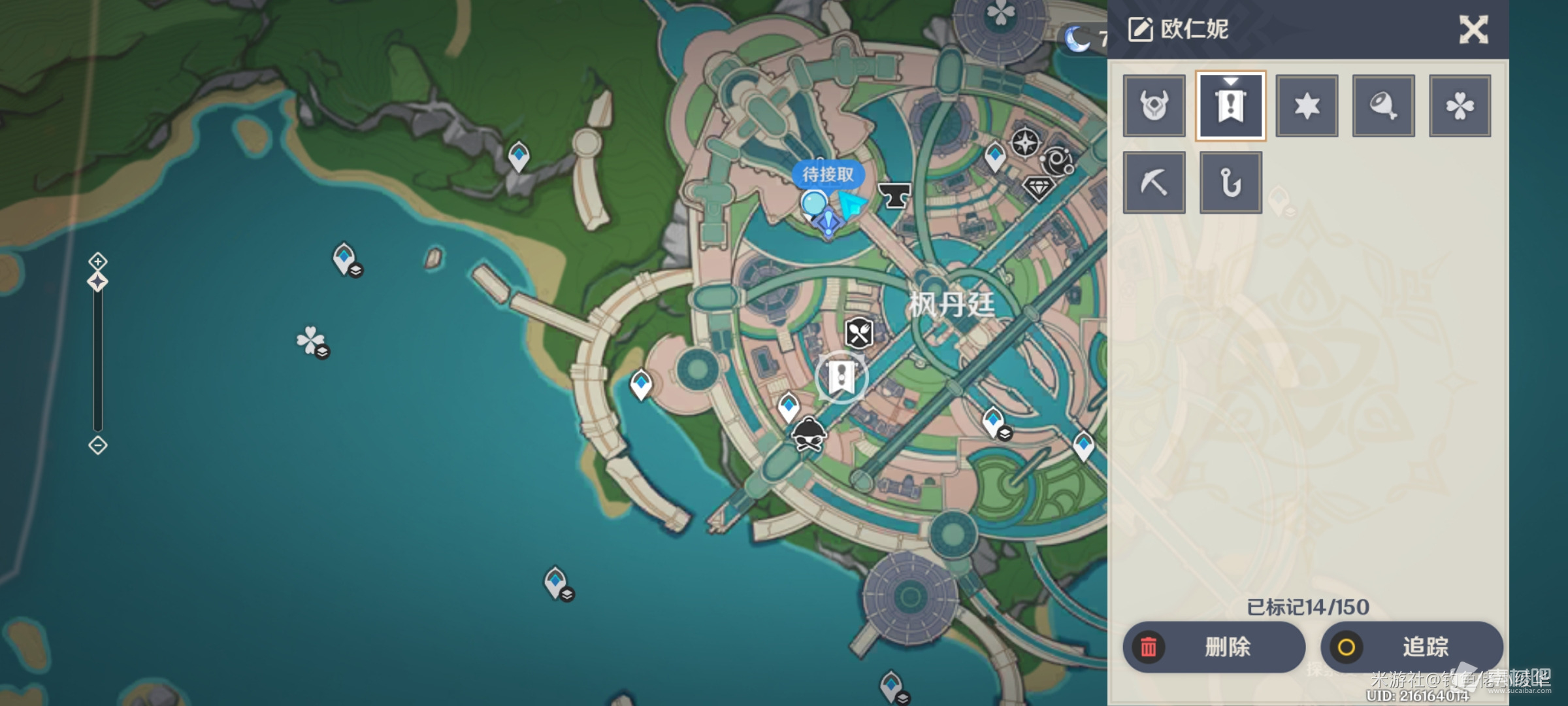Click the clover custom pin in the sea
Screen dimensions: 1568x706
tap(310, 341)
